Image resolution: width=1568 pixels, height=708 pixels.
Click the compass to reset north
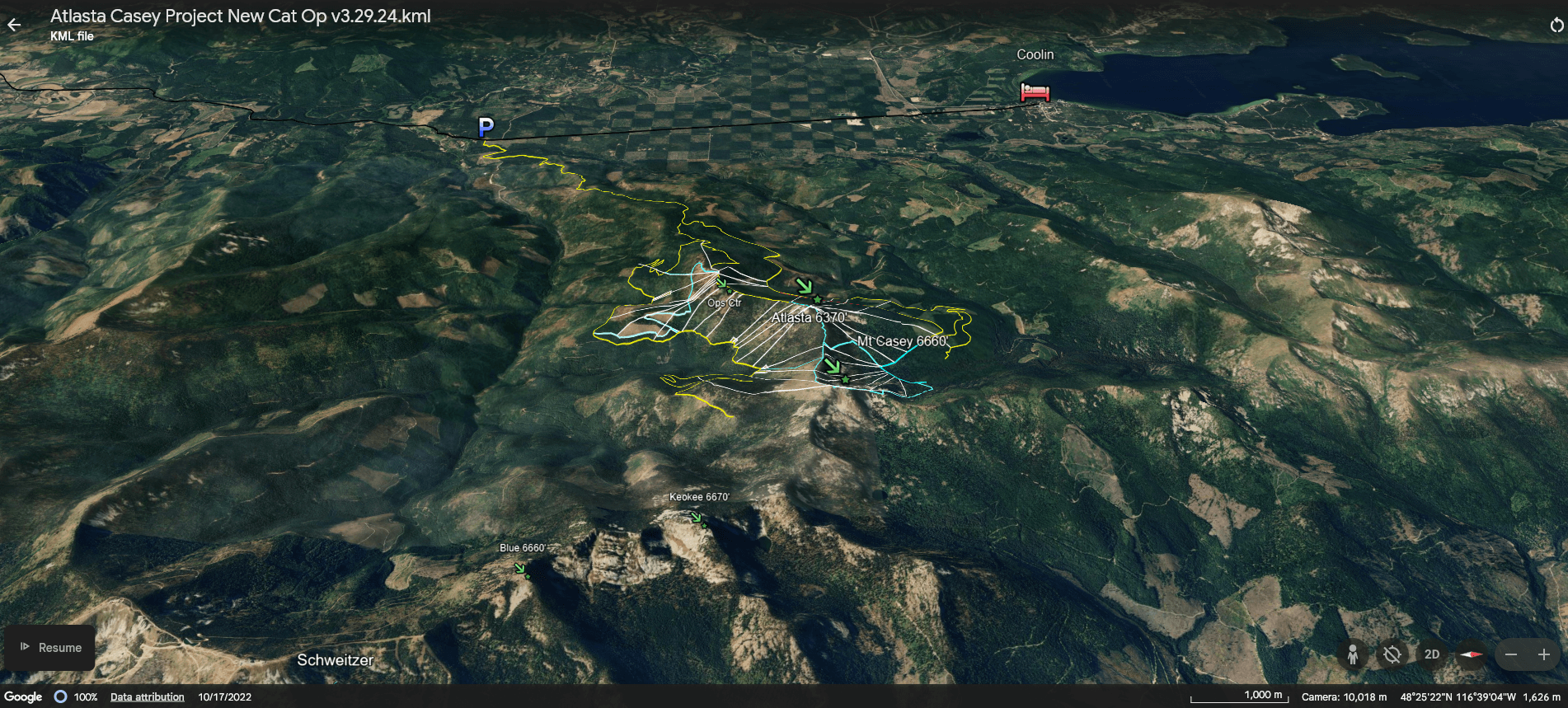point(1472,654)
